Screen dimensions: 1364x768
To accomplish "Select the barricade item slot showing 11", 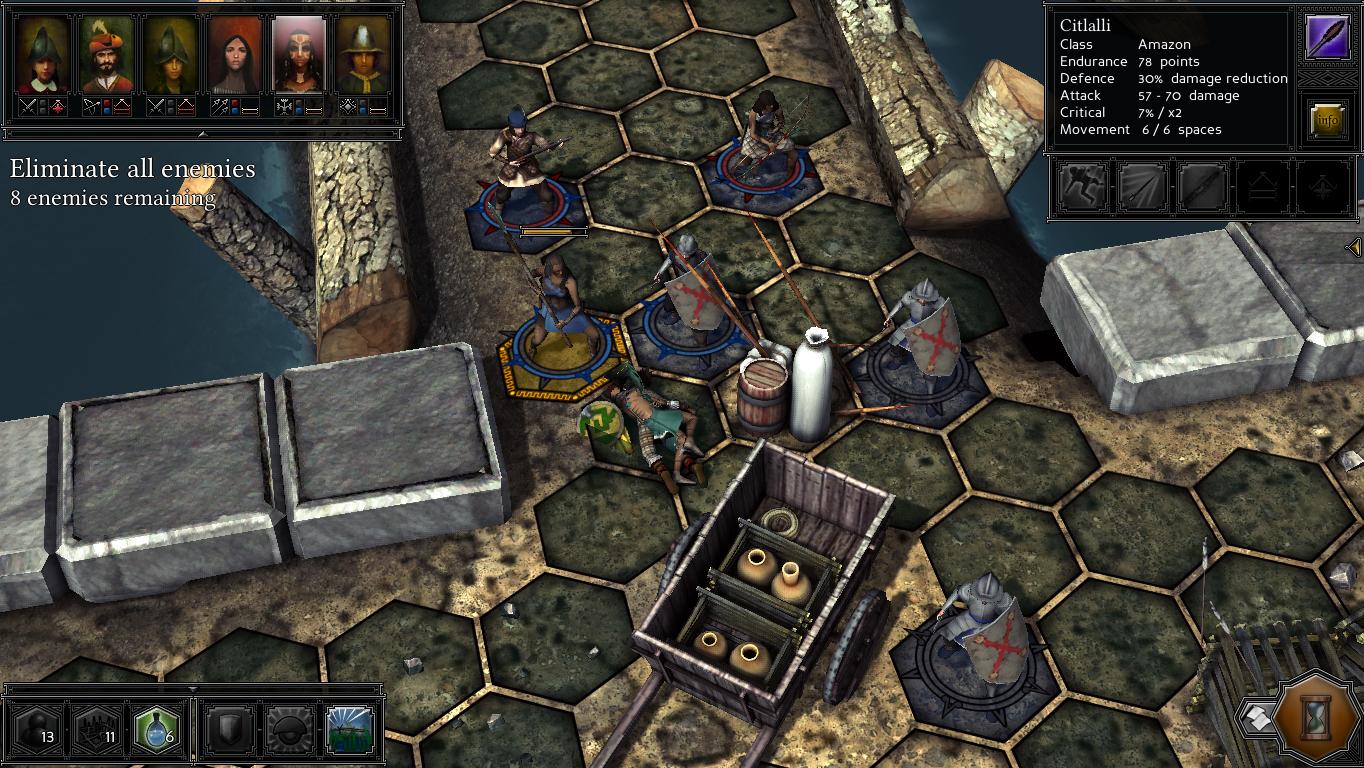I will pos(97,730).
